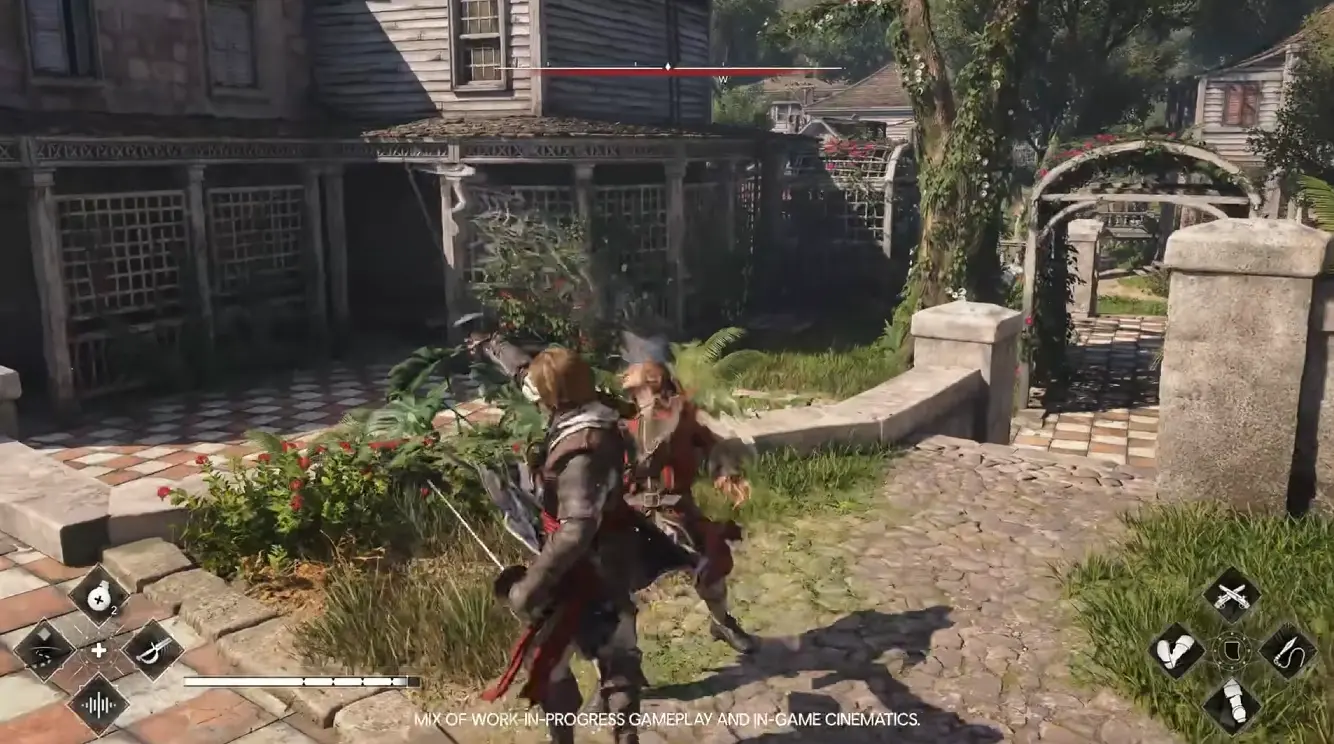Choose the curved blade tool slot
The width and height of the screenshot is (1334, 744).
click(44, 650)
